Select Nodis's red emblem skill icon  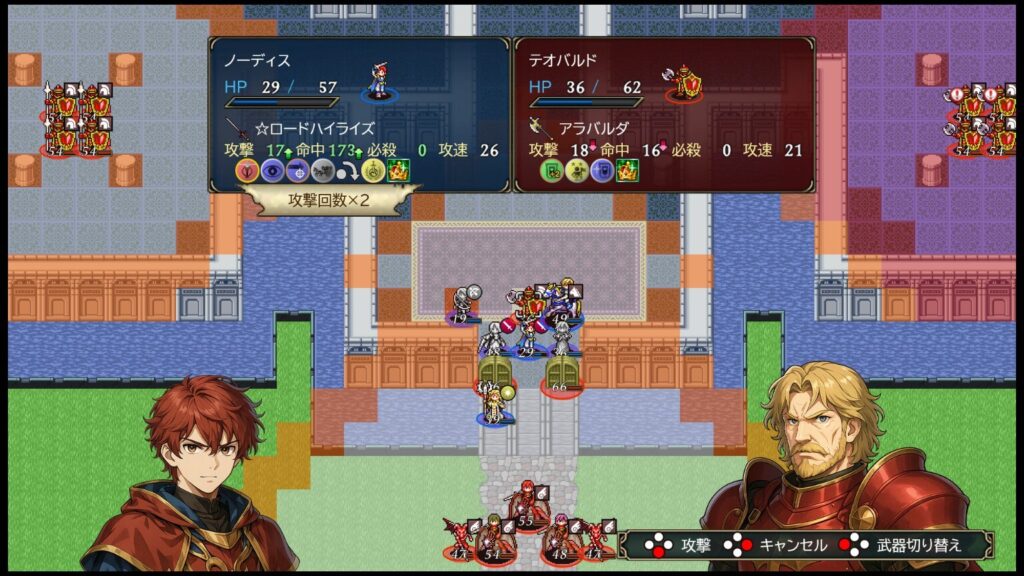[246, 171]
